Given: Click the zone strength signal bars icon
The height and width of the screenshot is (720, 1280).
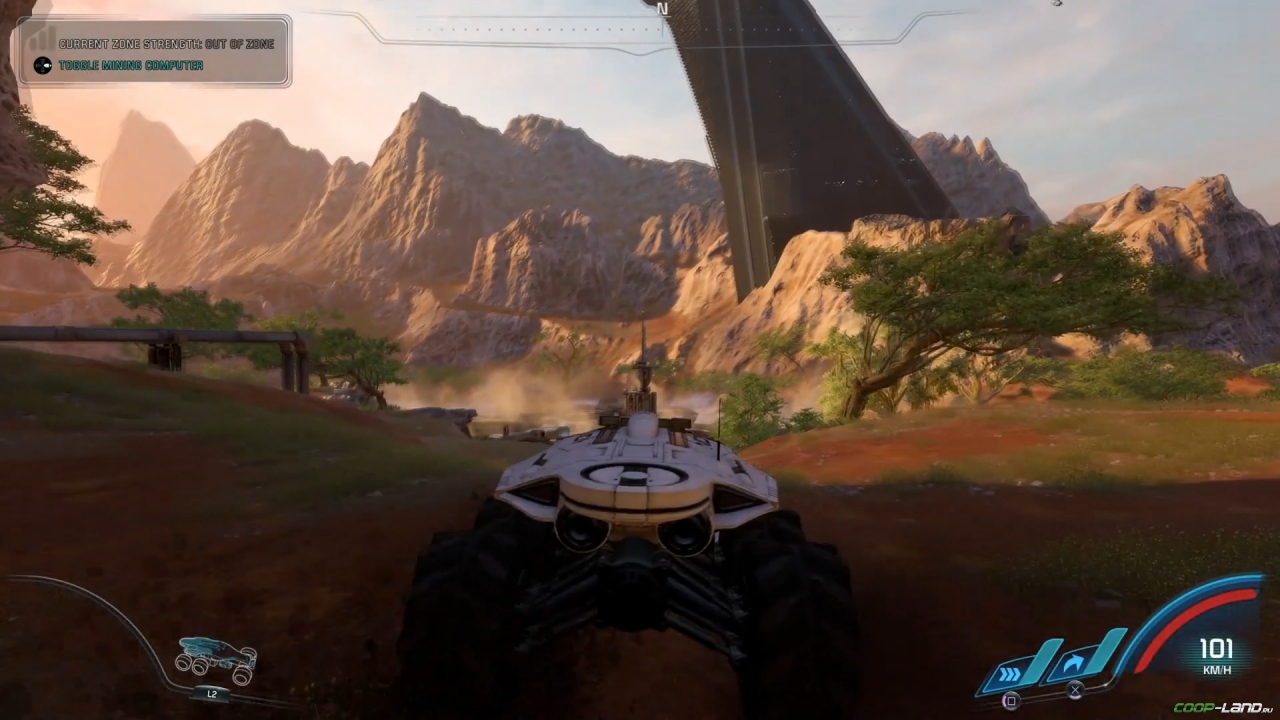Looking at the screenshot, I should click(x=42, y=39).
